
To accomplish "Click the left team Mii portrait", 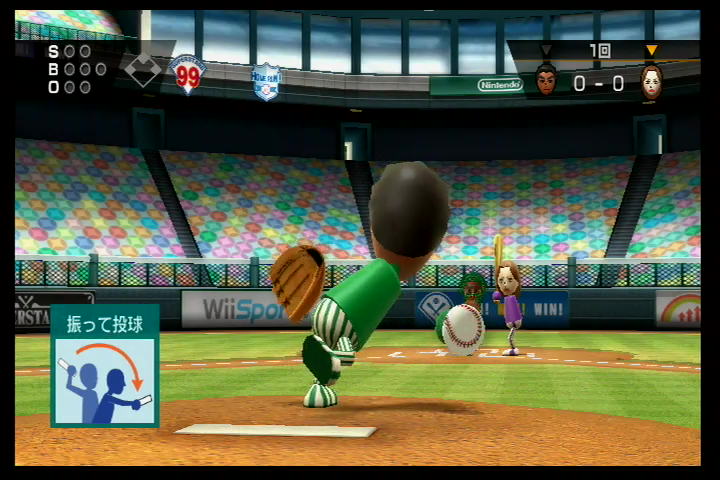I will [546, 79].
